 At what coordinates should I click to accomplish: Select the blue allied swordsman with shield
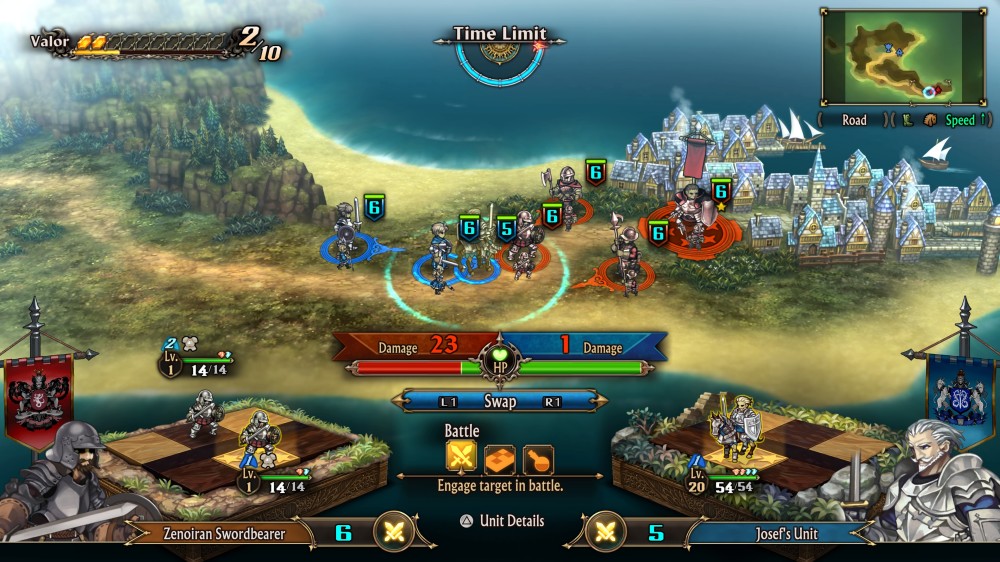(346, 235)
